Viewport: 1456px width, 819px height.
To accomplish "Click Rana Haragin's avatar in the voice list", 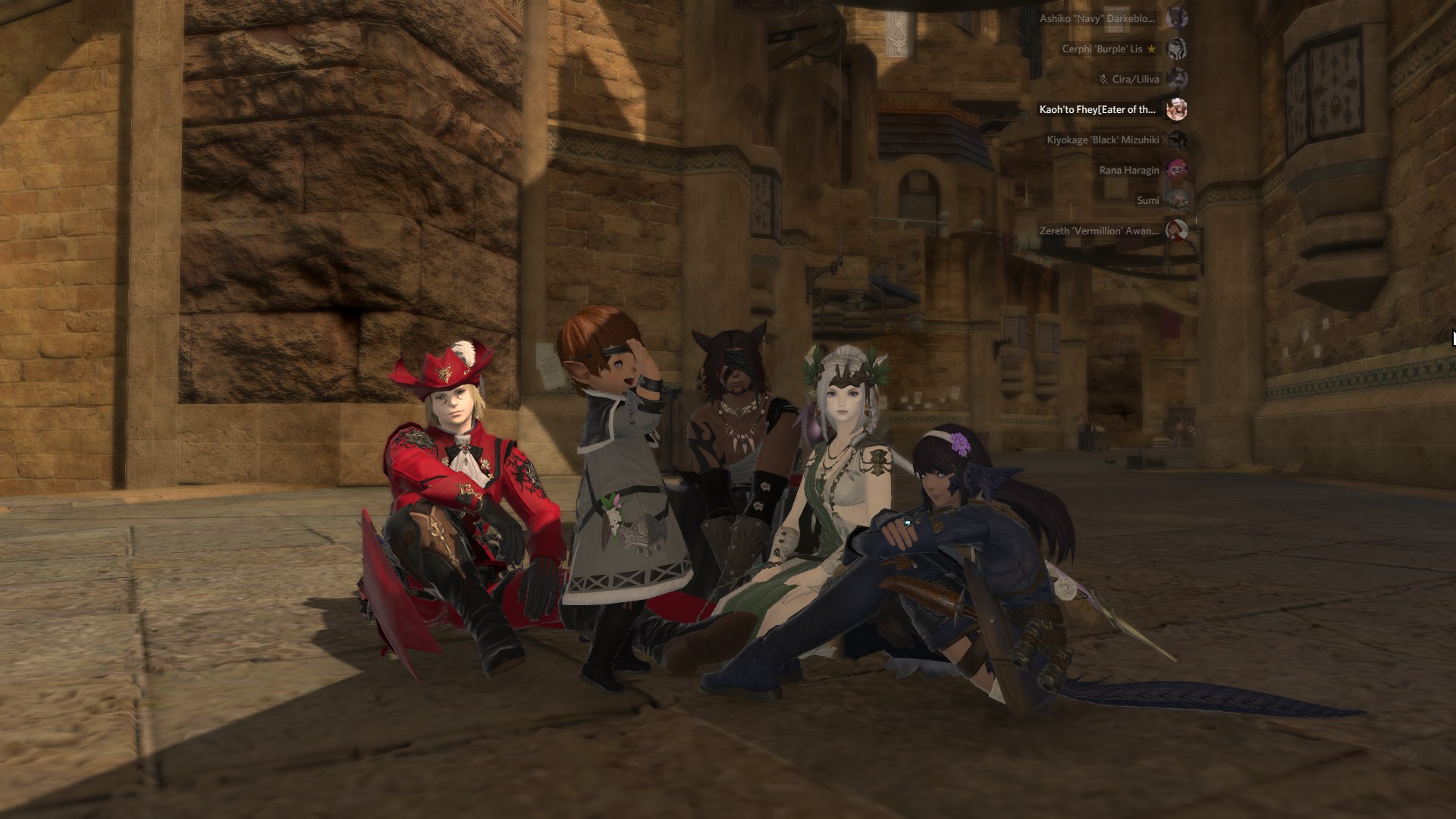I will (x=1176, y=170).
